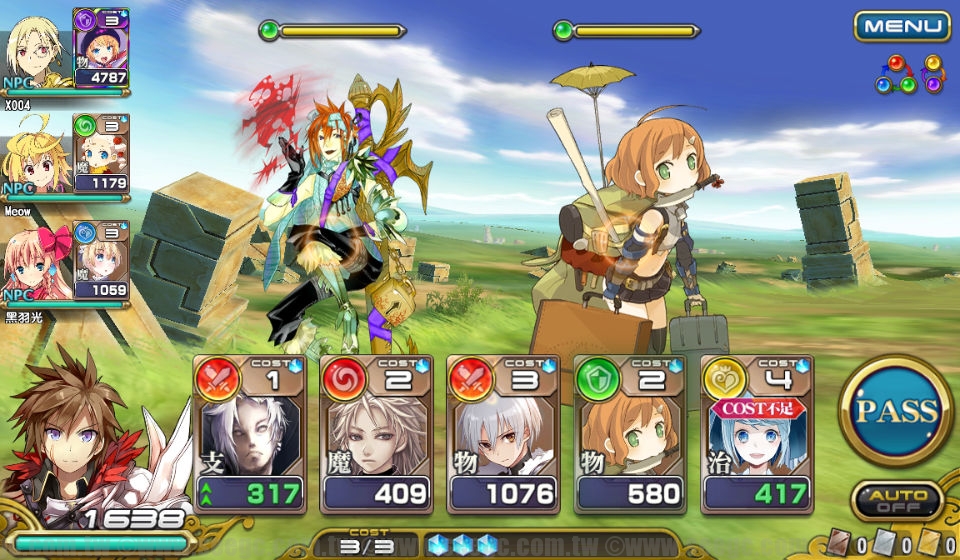This screenshot has height=560, width=960.
Task: Select NPC ally X004 portrait
Action: pos(35,50)
